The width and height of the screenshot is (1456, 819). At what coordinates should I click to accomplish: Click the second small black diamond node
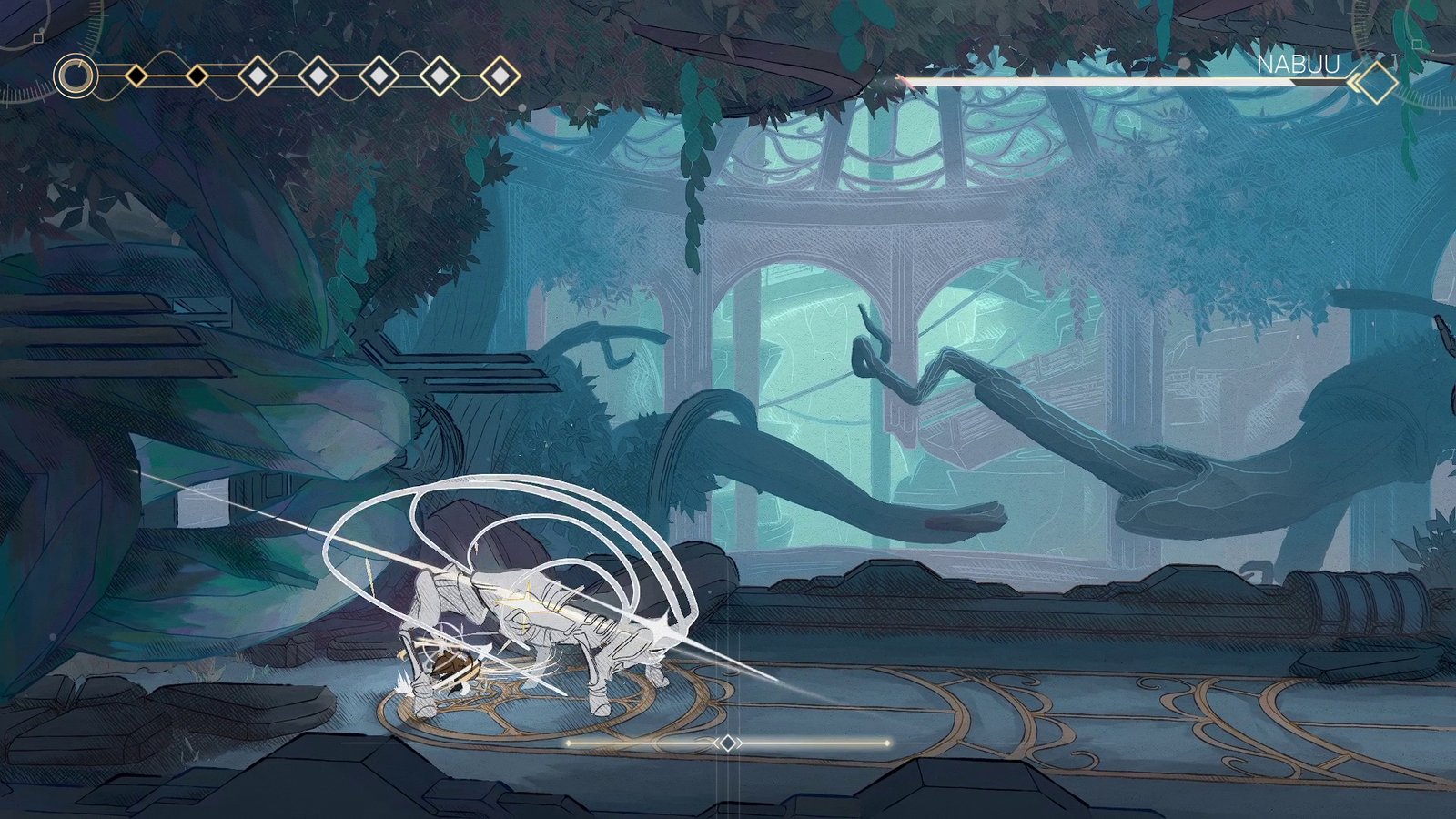point(198,76)
